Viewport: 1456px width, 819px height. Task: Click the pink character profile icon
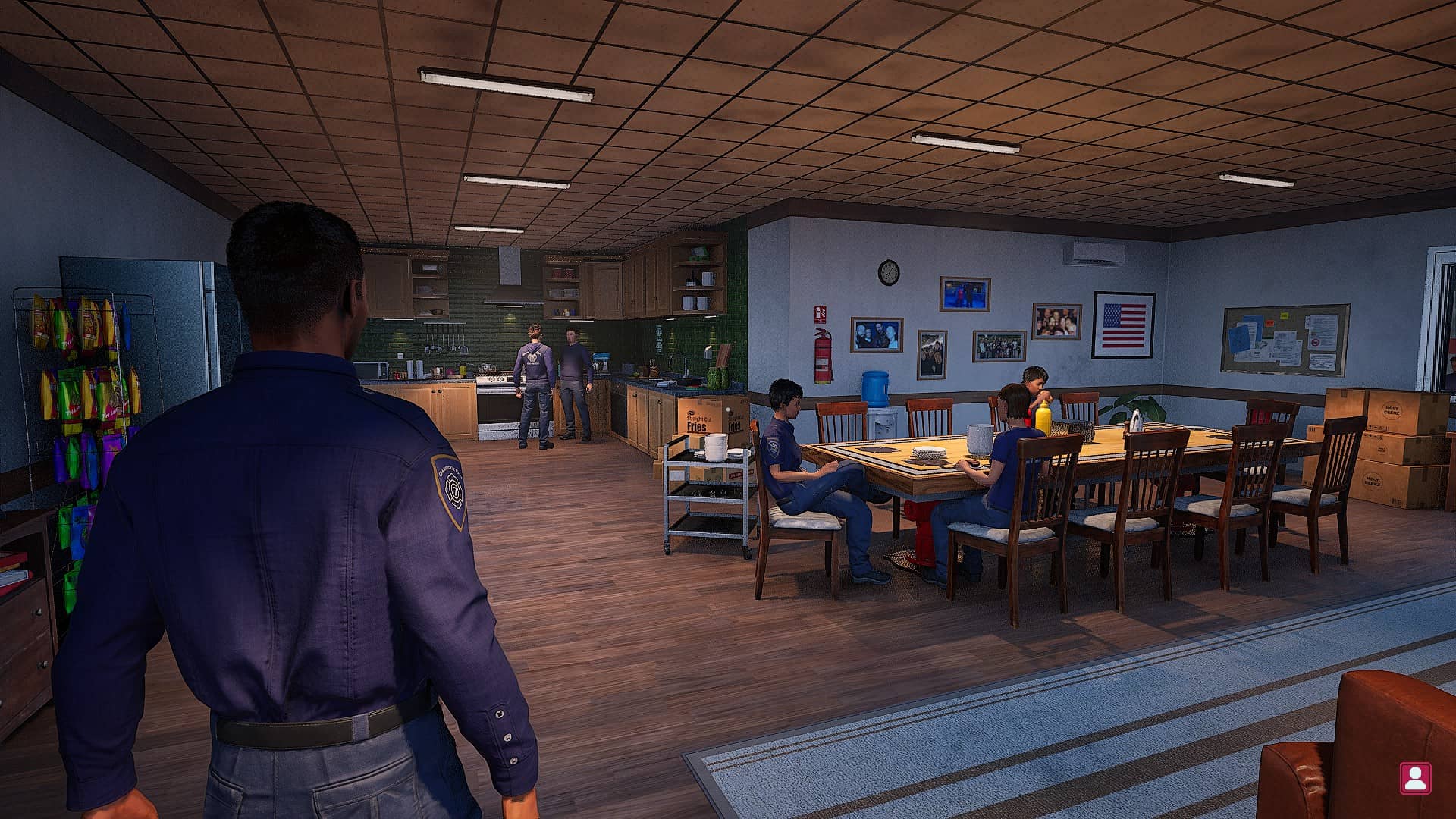1415,778
